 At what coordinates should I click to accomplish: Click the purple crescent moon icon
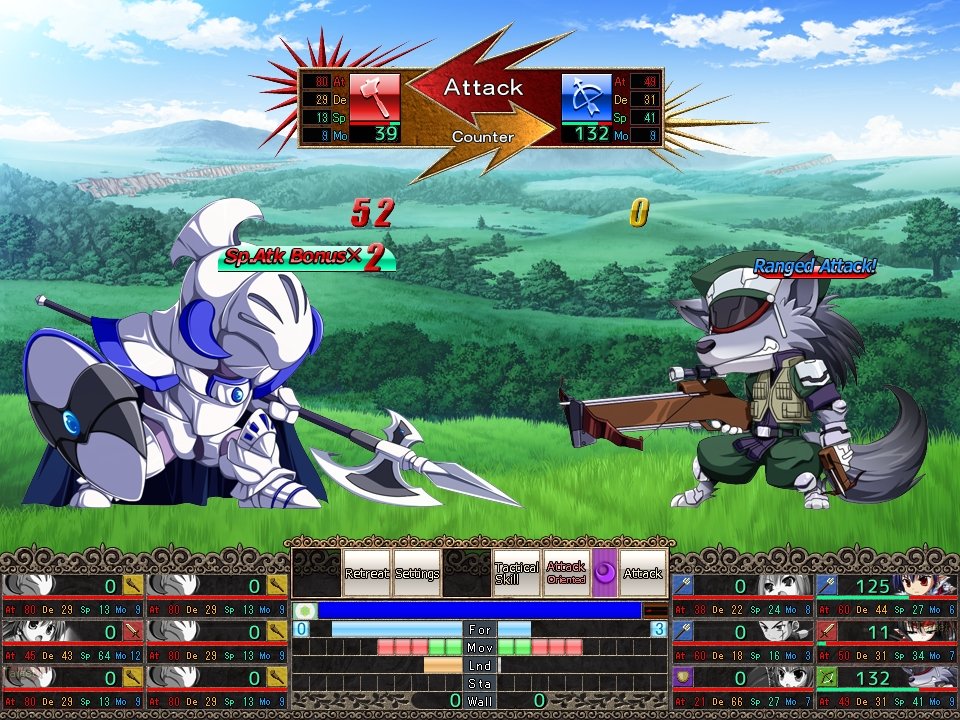click(605, 573)
